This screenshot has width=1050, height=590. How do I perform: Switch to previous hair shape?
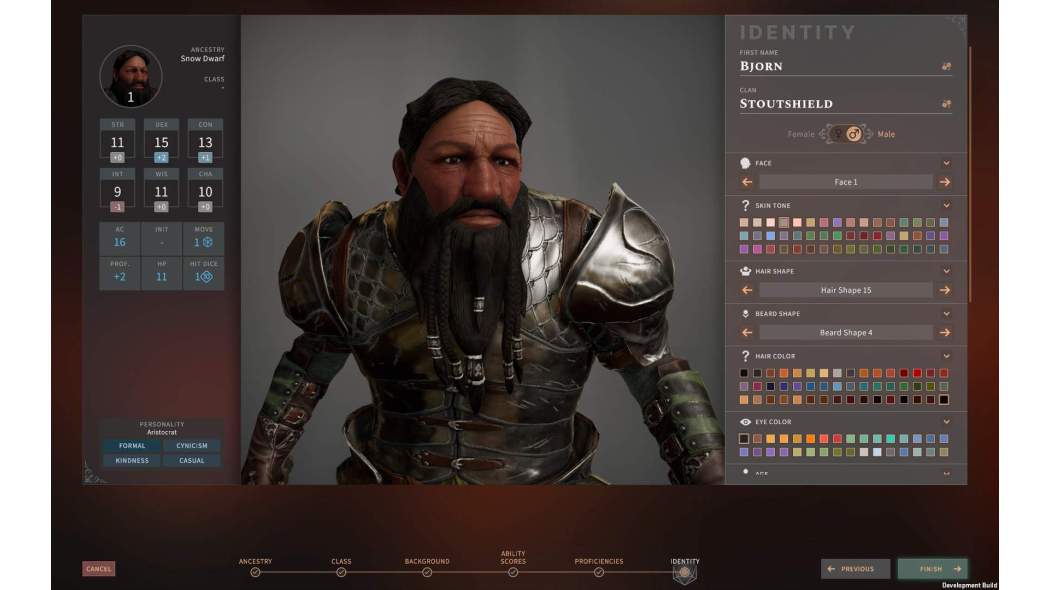tap(747, 290)
